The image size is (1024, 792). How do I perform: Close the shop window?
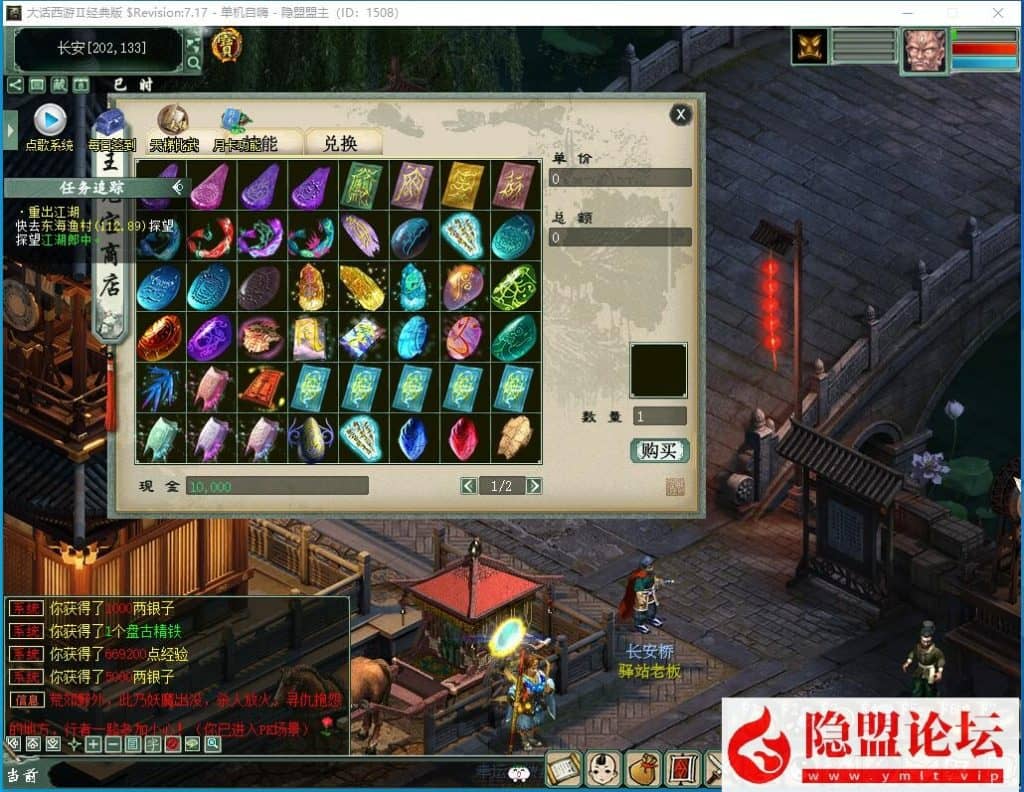coord(681,114)
